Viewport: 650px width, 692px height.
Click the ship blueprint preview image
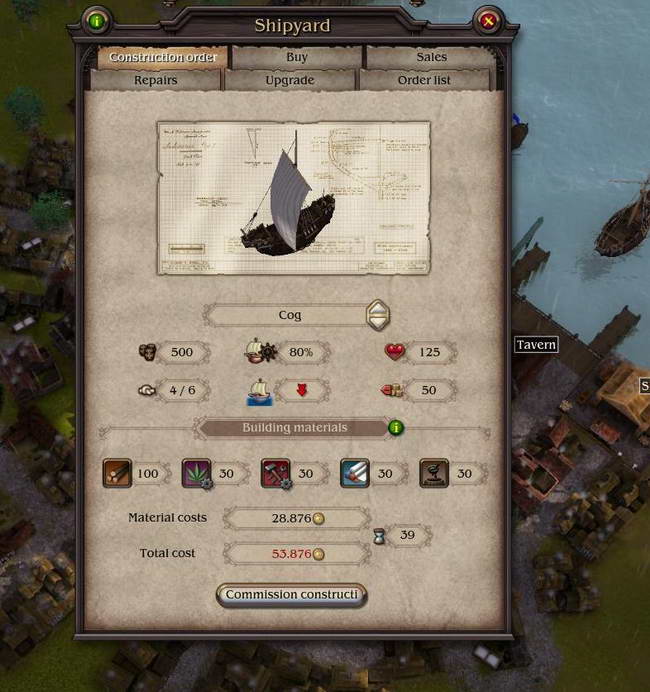tap(293, 198)
